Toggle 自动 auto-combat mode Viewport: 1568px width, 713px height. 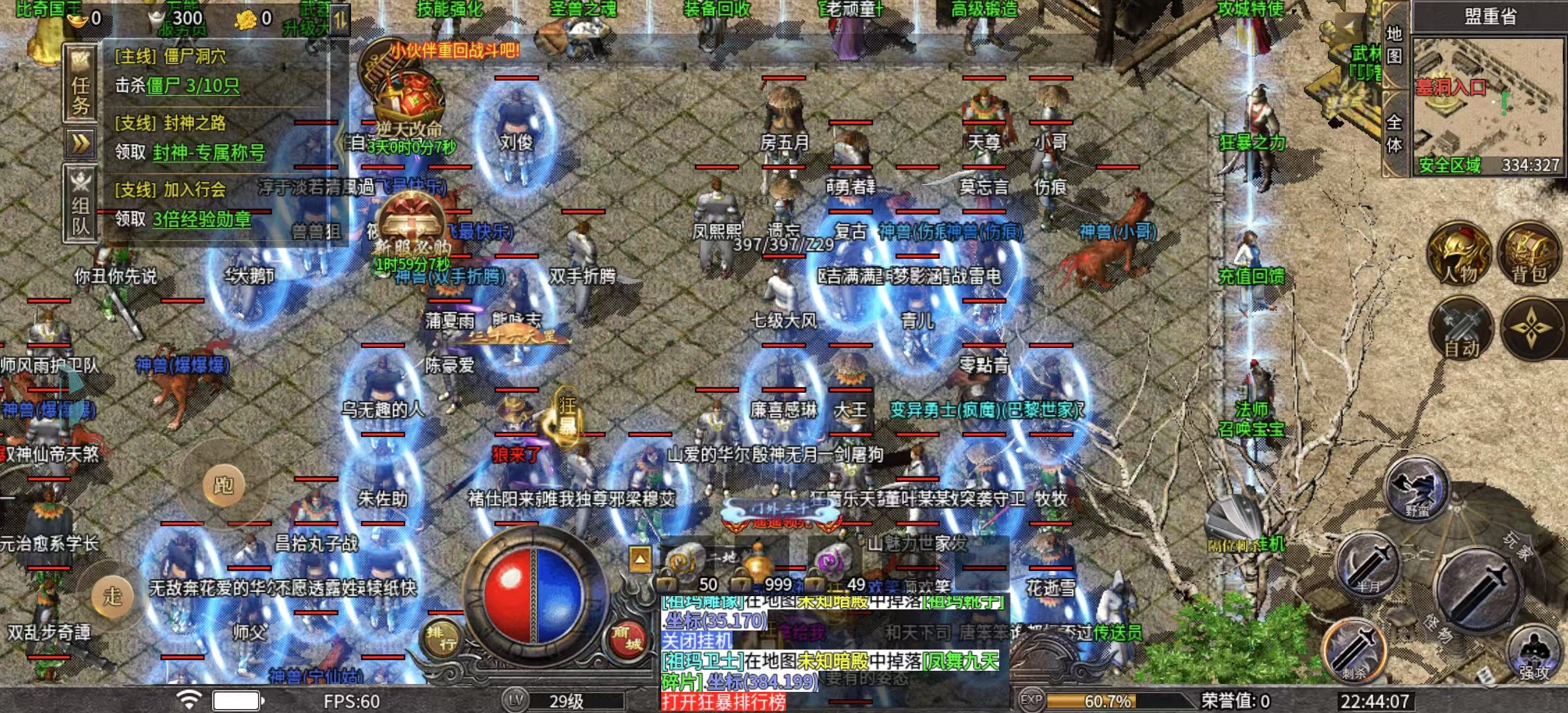1461,329
